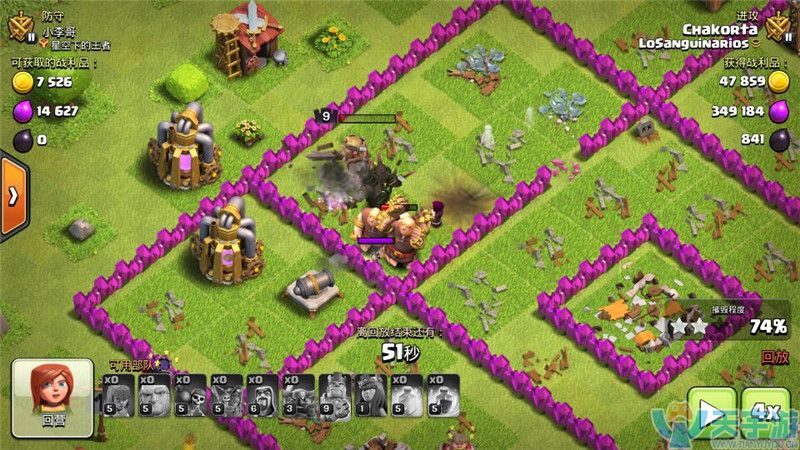
Task: Expand the orange arrow side panel
Action: click(x=13, y=196)
